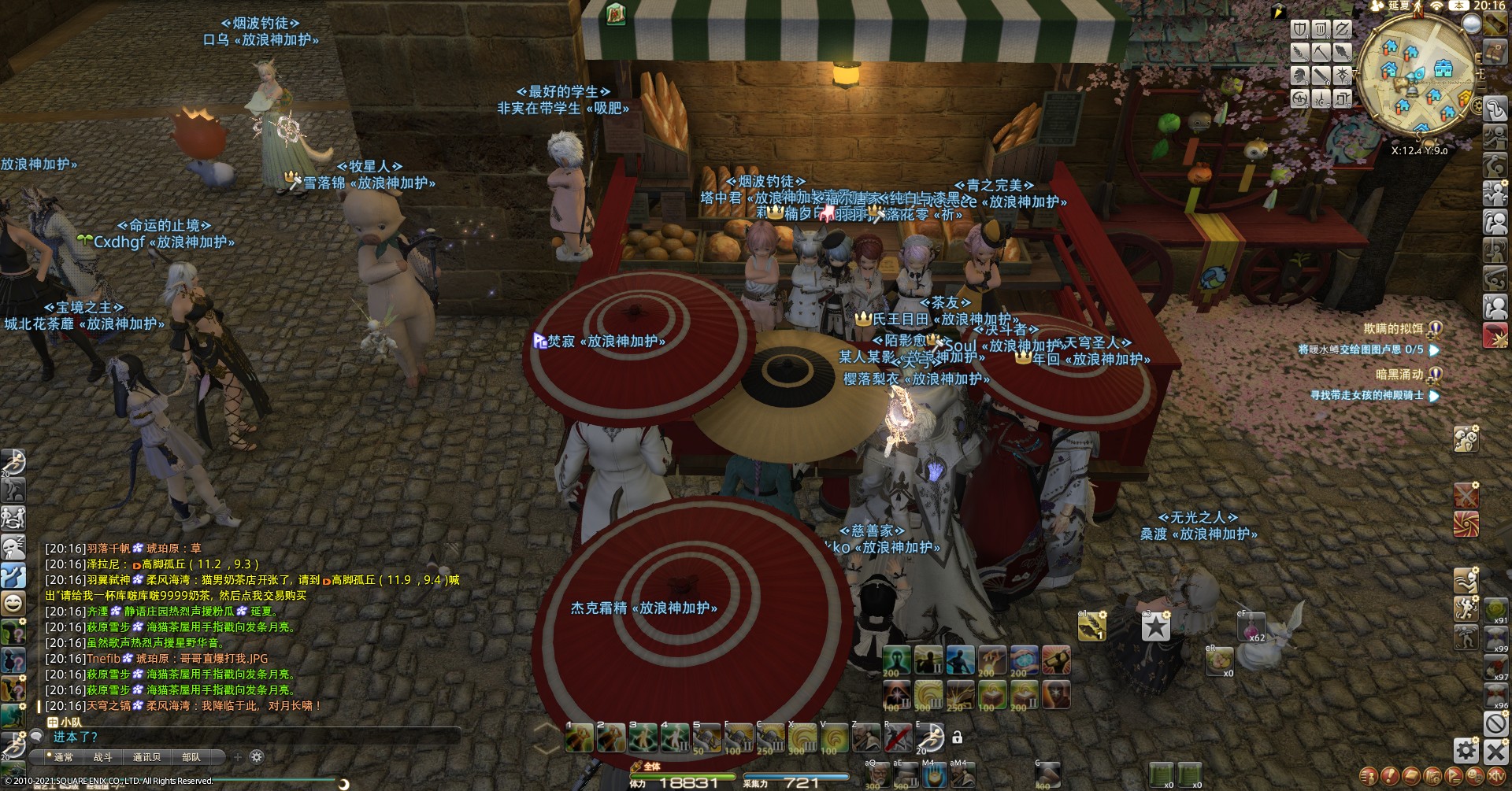Open chat log settings gear

coord(256,757)
